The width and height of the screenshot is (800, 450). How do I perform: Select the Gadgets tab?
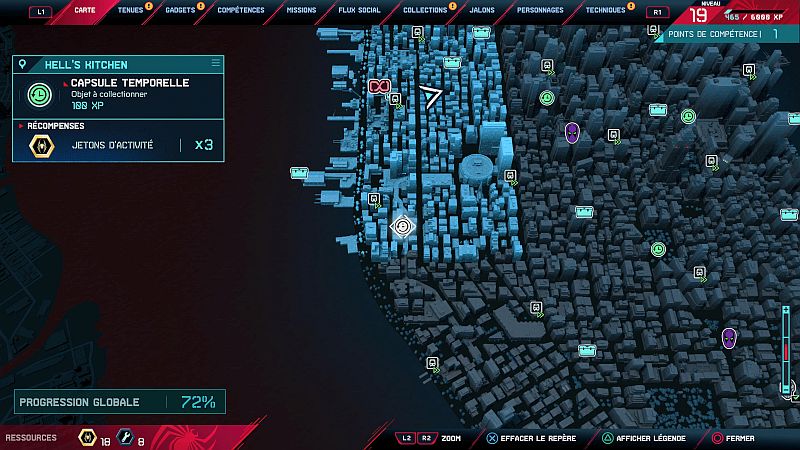coord(181,10)
